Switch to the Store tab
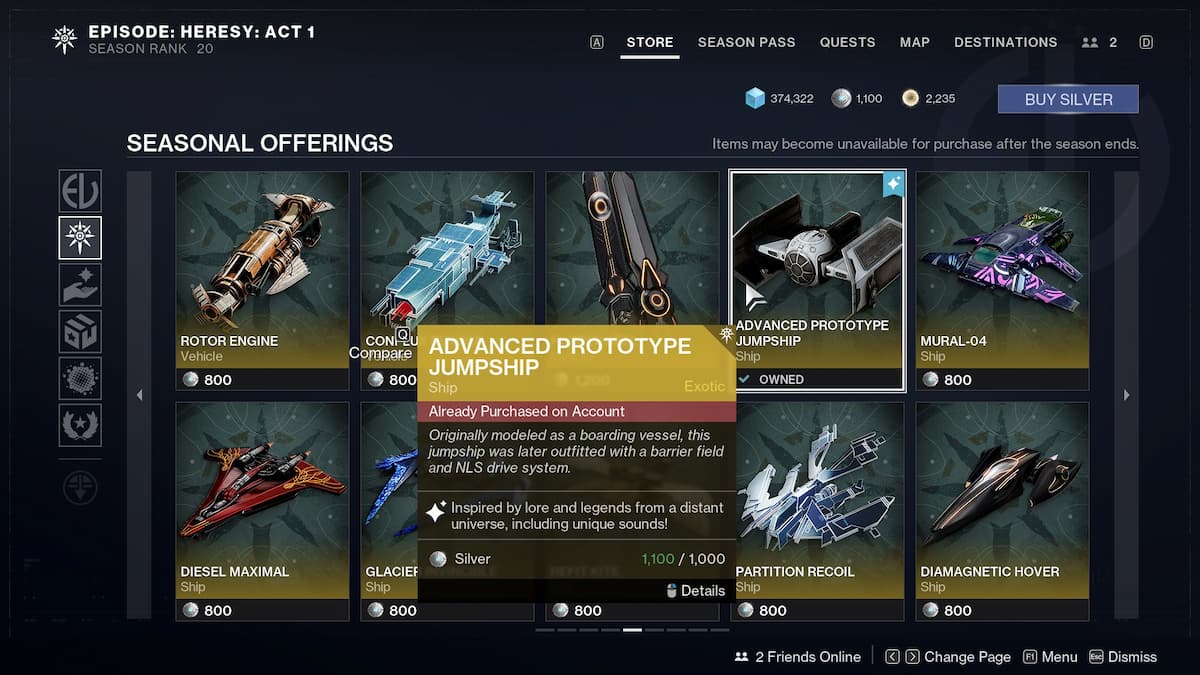The image size is (1200, 675). coord(650,42)
